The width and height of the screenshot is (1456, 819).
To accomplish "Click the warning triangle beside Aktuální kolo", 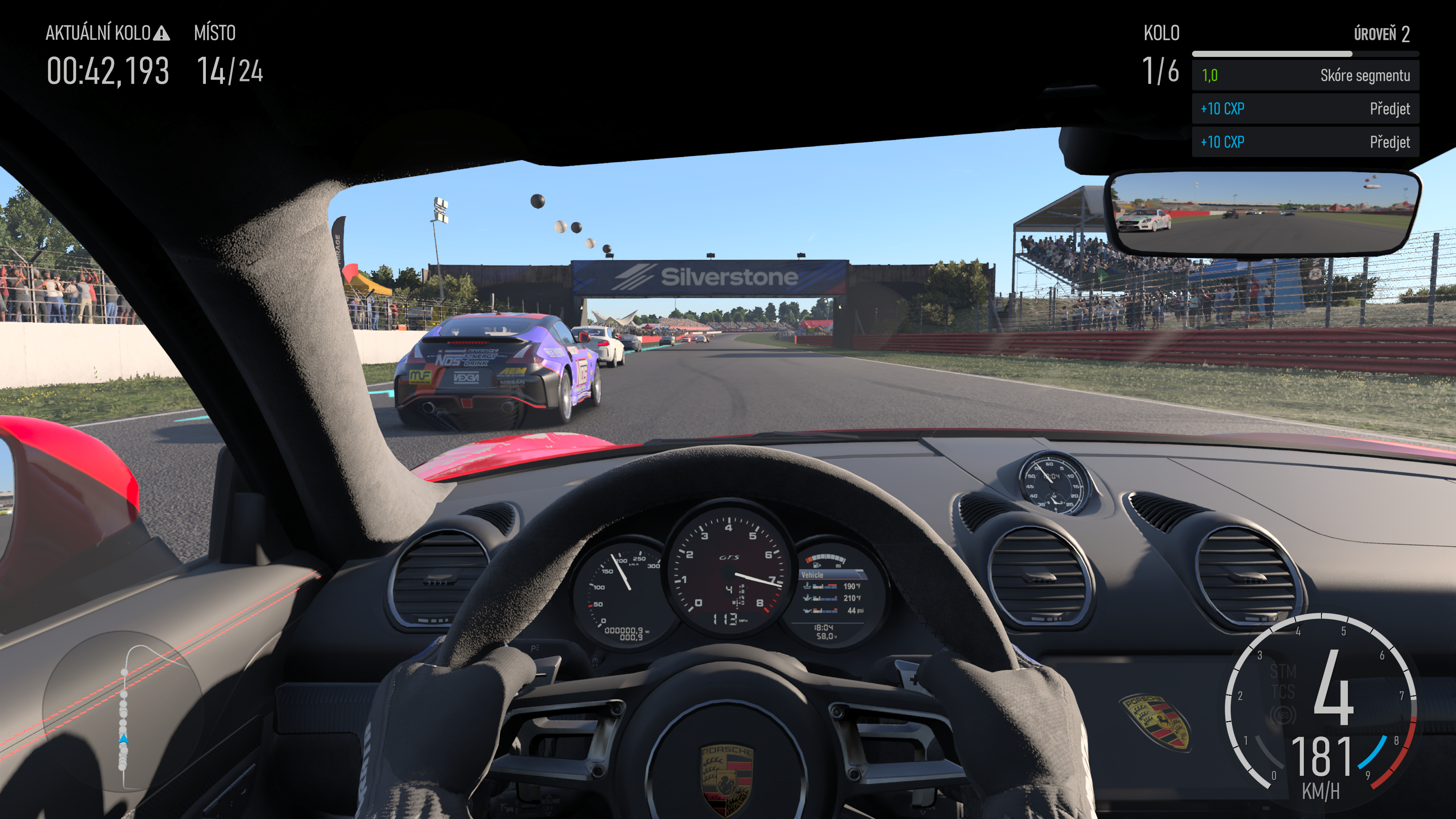I will [162, 33].
